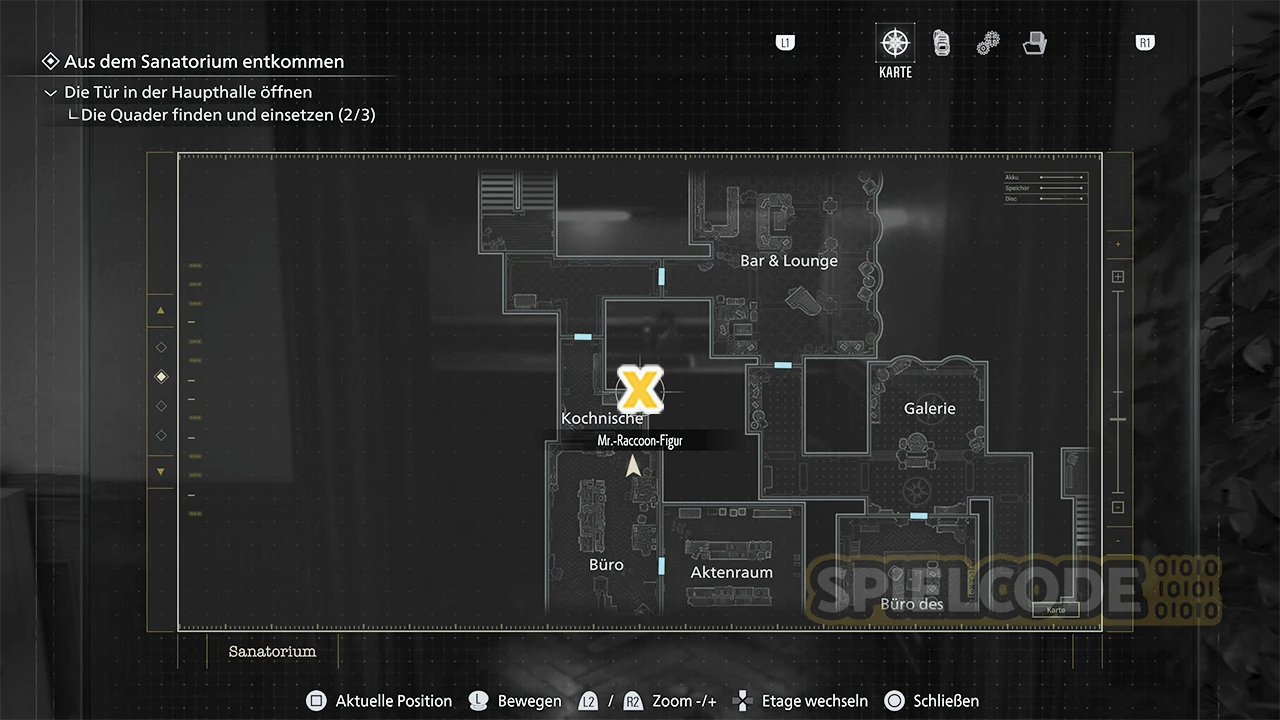Select the Galerie room on map
The height and width of the screenshot is (720, 1280).
(929, 408)
